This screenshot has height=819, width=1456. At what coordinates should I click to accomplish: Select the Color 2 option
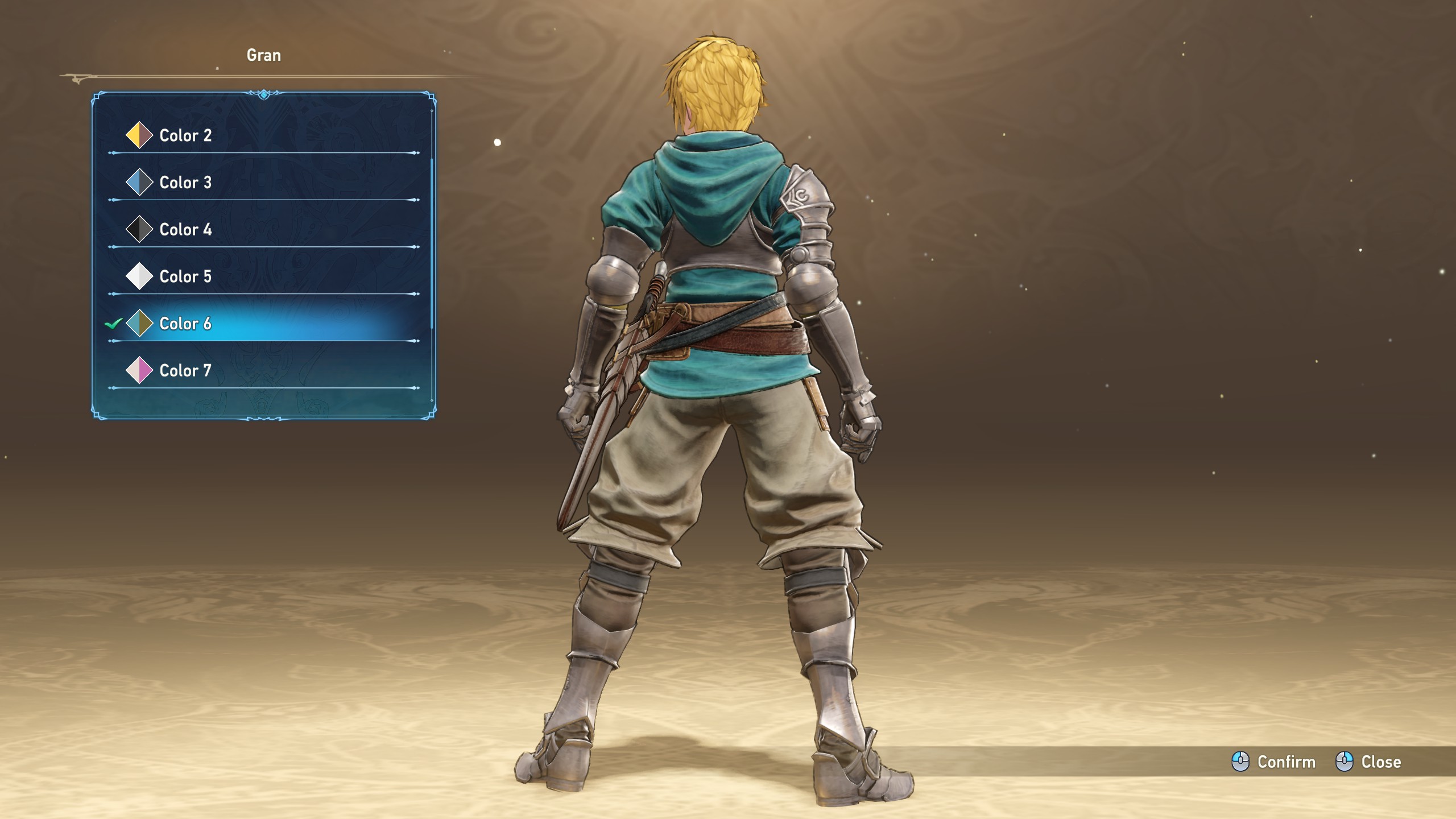point(185,135)
